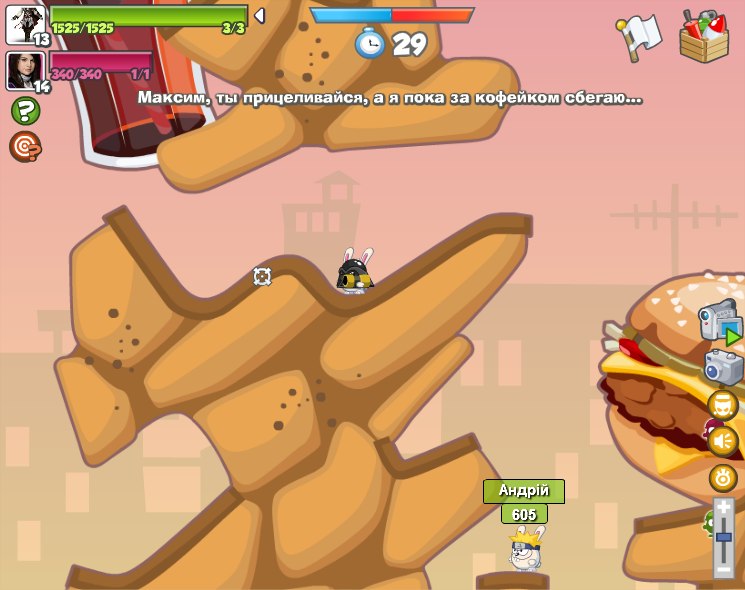
Task: Zoom in with the plus button
Action: (x=723, y=508)
